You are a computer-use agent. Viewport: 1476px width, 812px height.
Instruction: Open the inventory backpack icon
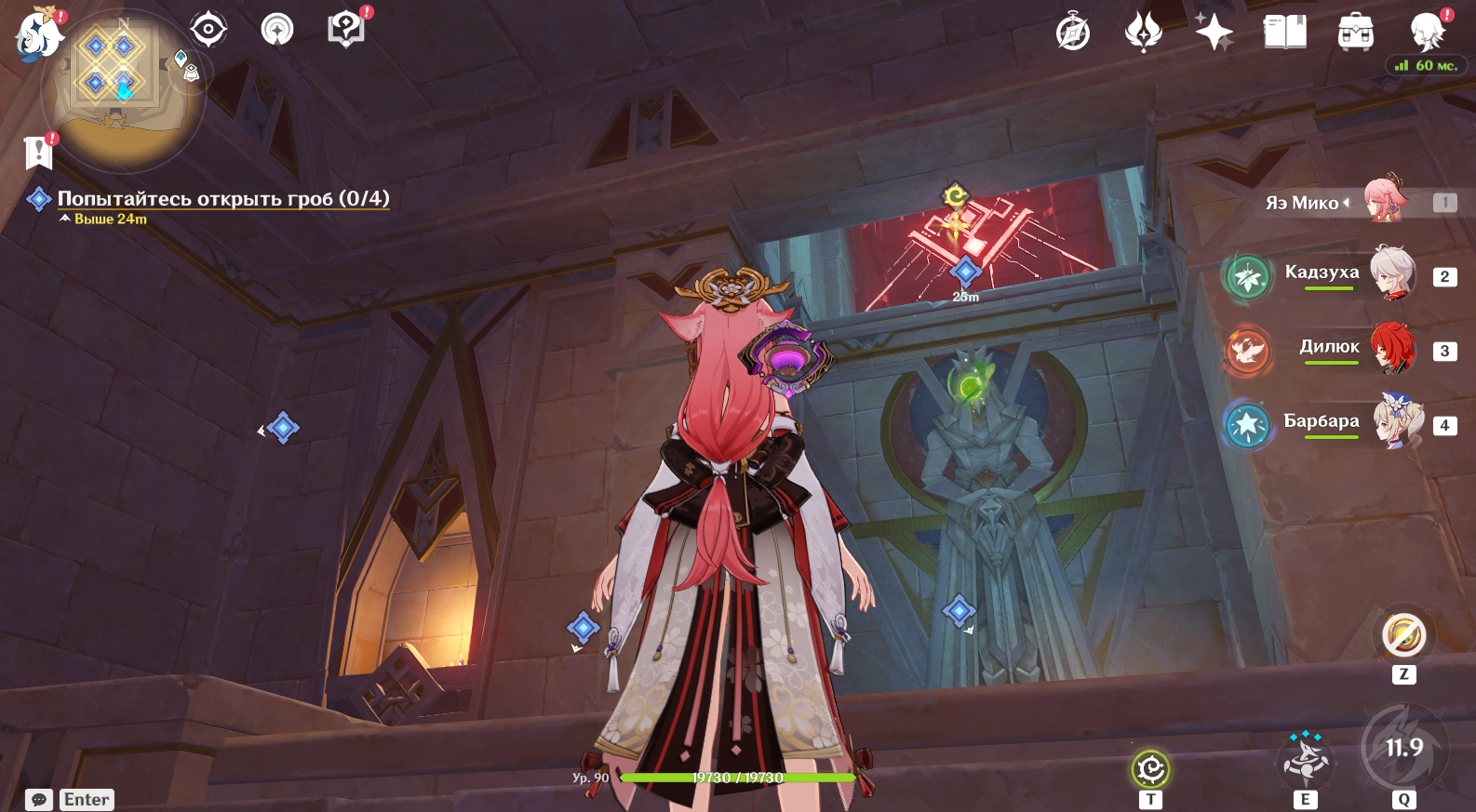(1355, 33)
